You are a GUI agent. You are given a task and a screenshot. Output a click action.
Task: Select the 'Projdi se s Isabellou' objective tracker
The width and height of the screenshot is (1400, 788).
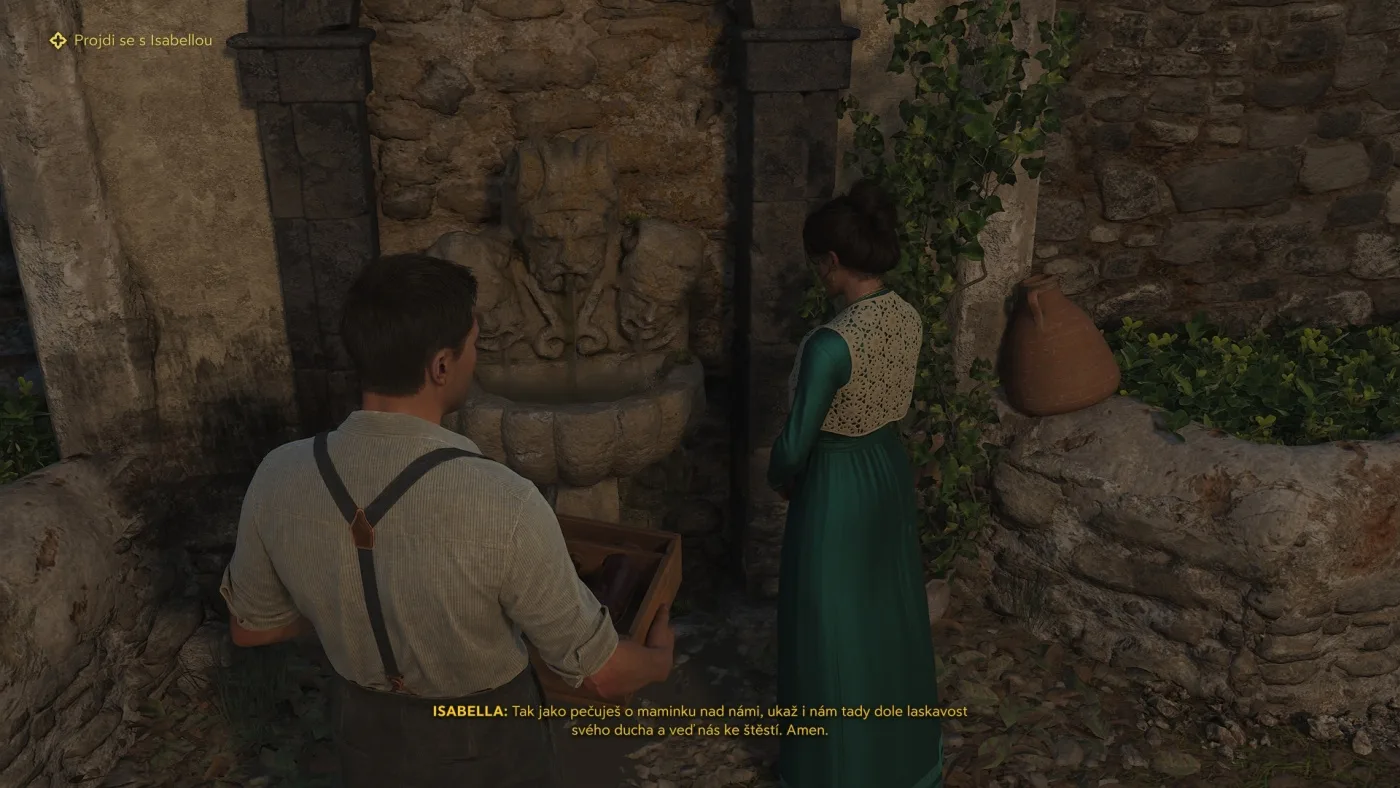[x=132, y=41]
